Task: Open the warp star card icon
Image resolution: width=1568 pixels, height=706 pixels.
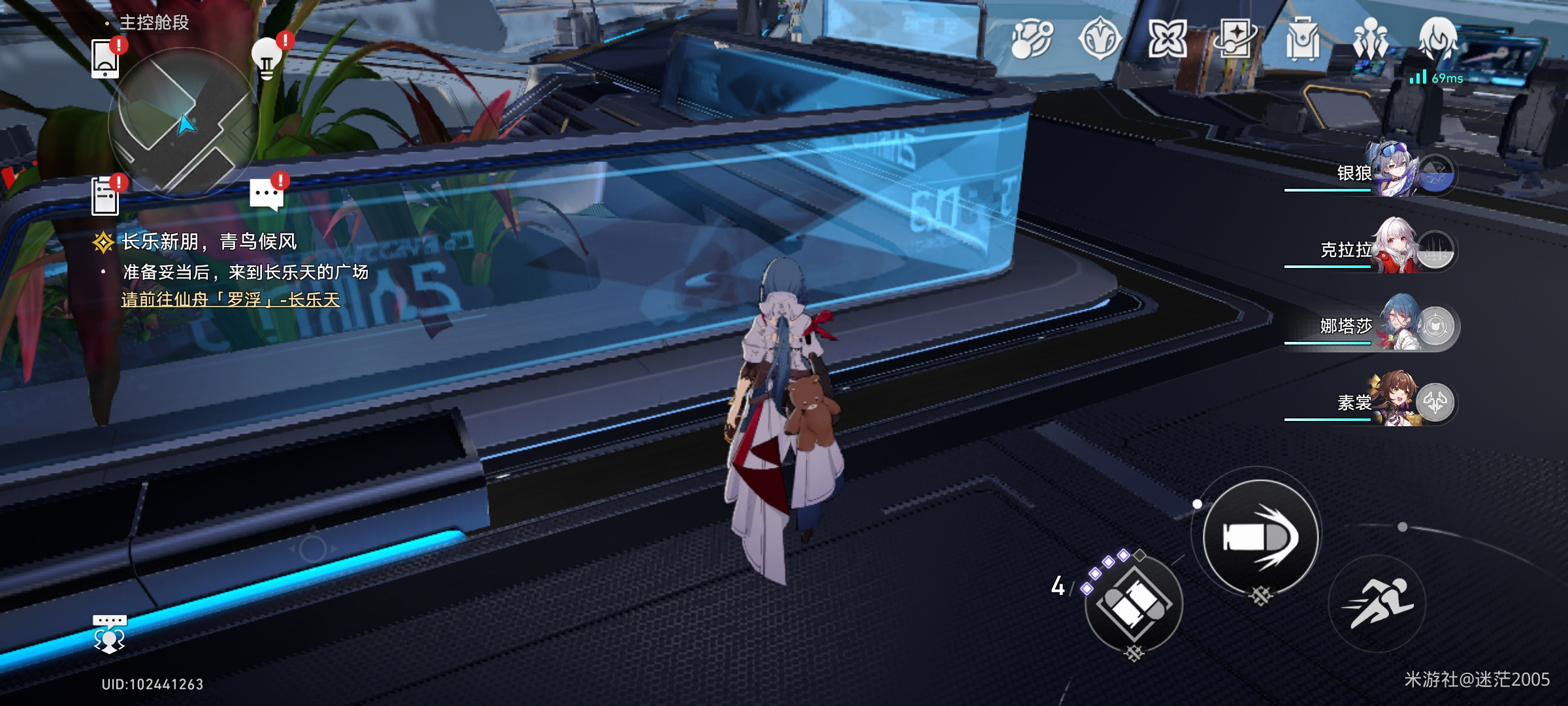Action: (1235, 39)
